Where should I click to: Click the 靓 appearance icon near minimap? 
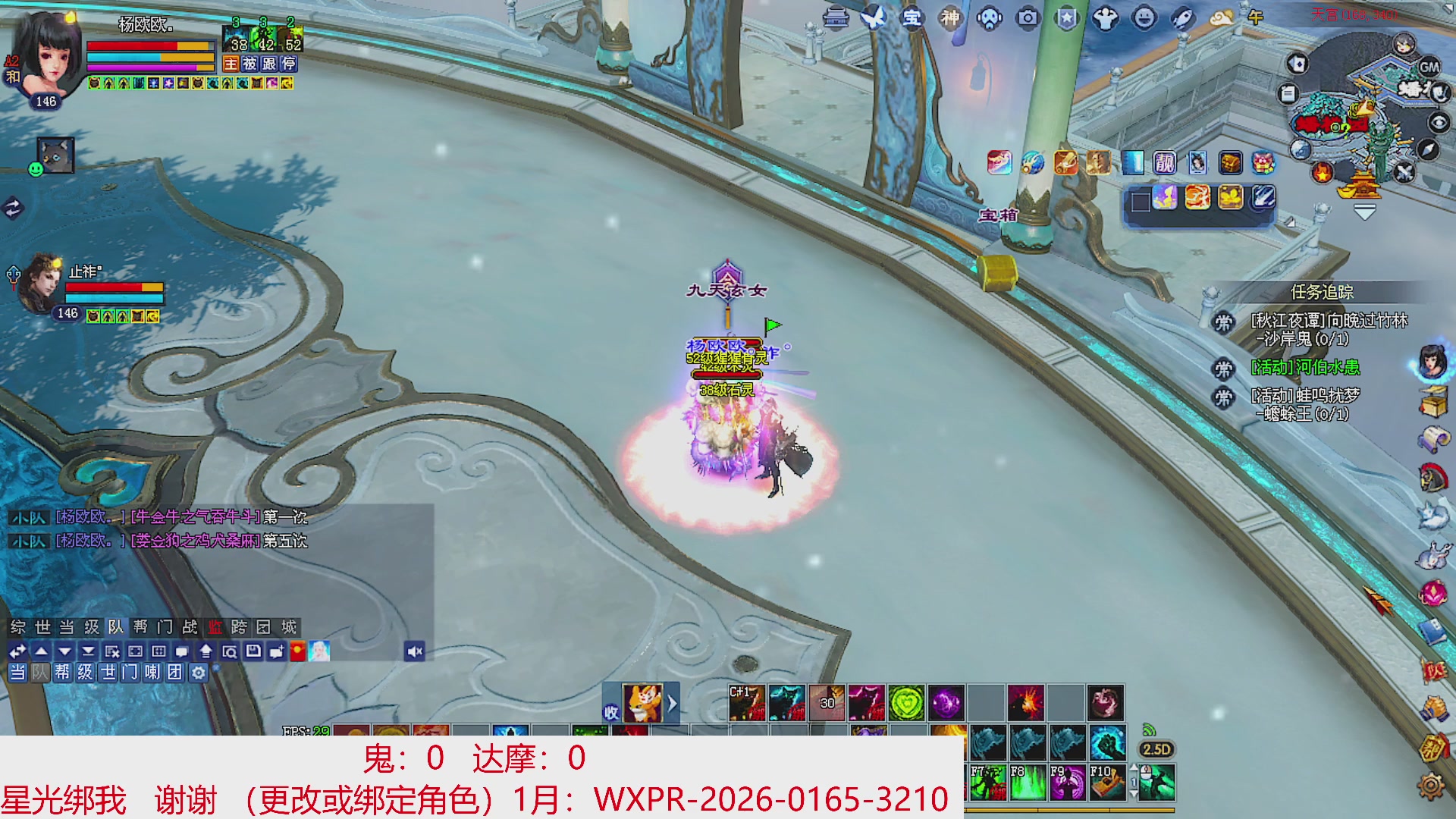1166,162
